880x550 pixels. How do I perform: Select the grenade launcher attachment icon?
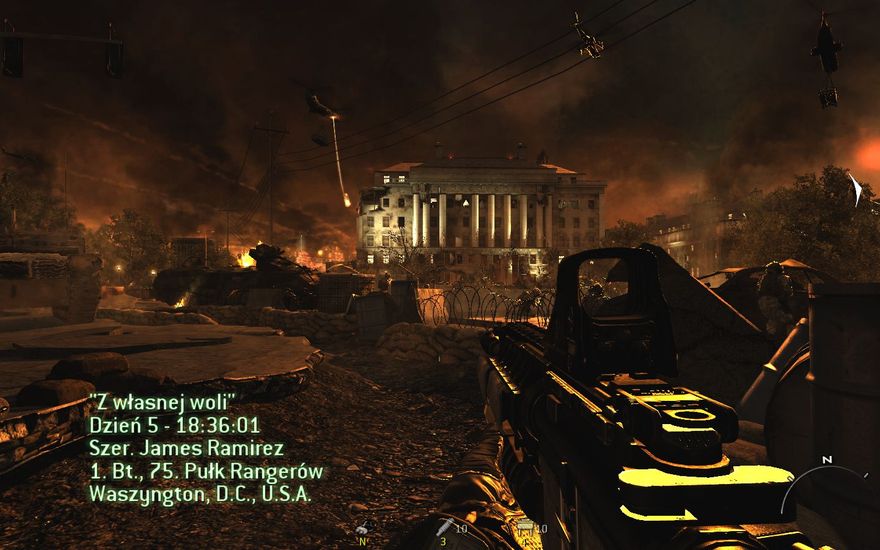coord(445,527)
